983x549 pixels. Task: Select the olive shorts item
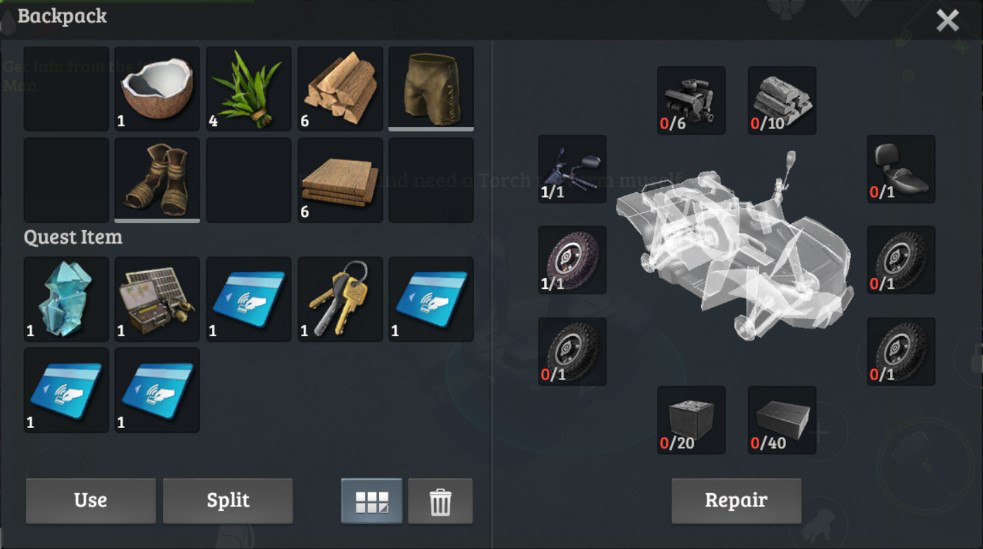click(431, 89)
